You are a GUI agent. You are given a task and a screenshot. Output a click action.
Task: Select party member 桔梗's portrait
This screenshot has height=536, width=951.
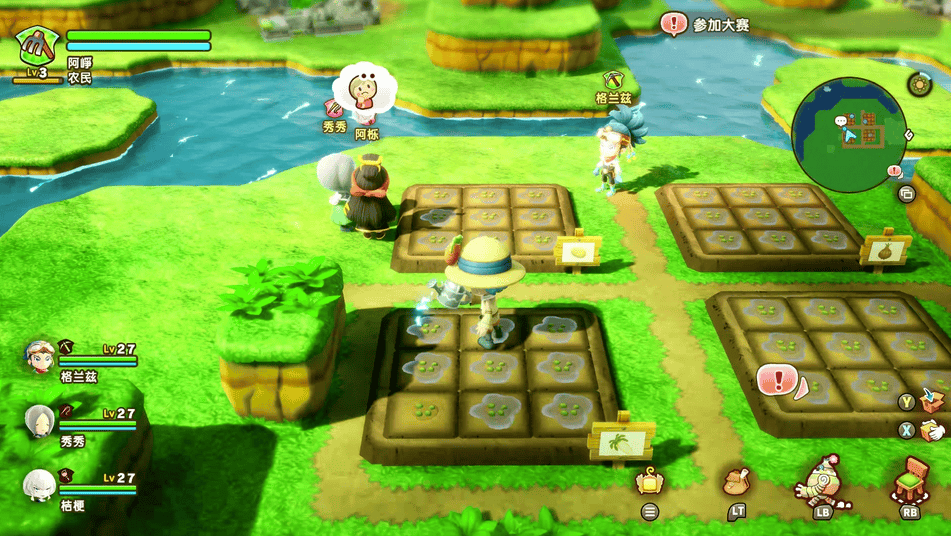pyautogui.click(x=39, y=485)
